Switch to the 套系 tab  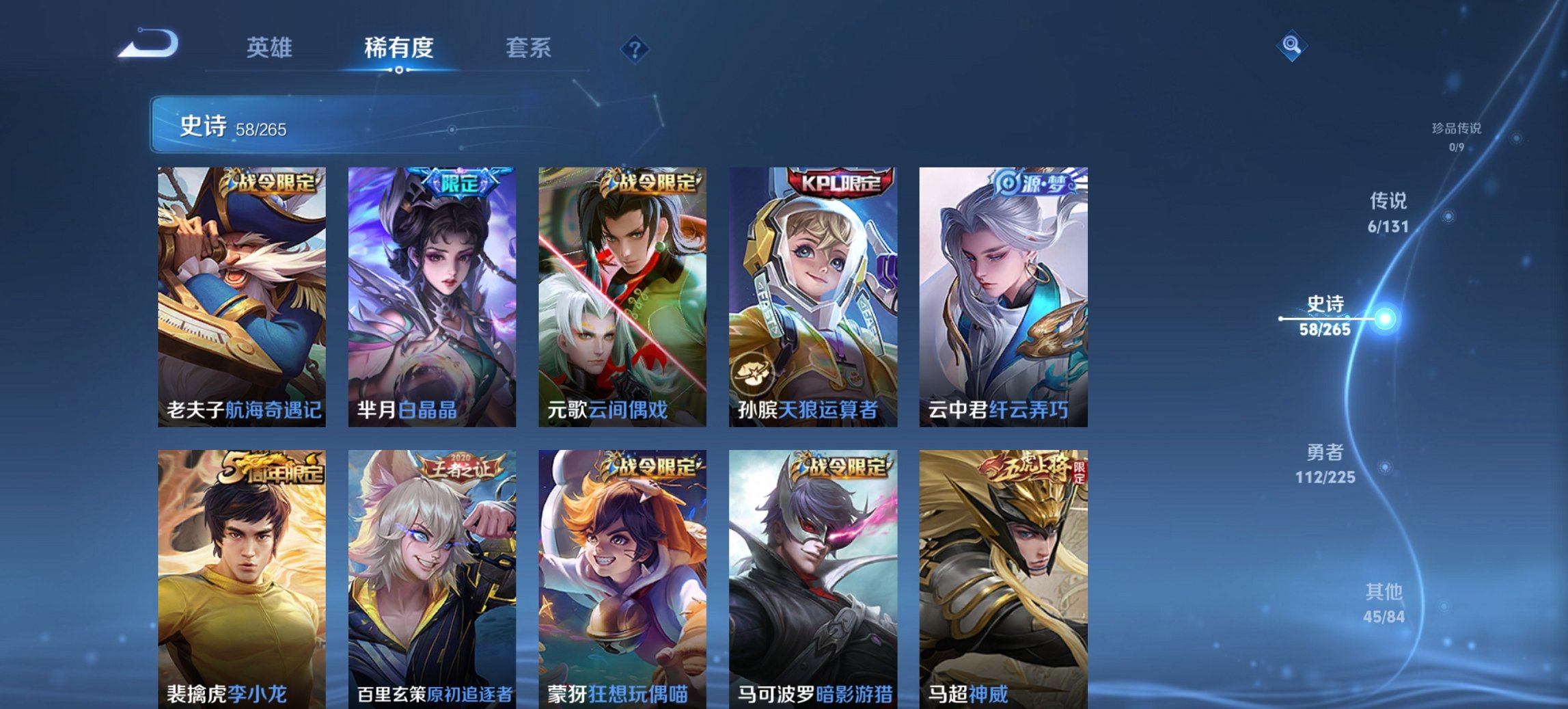coord(528,48)
